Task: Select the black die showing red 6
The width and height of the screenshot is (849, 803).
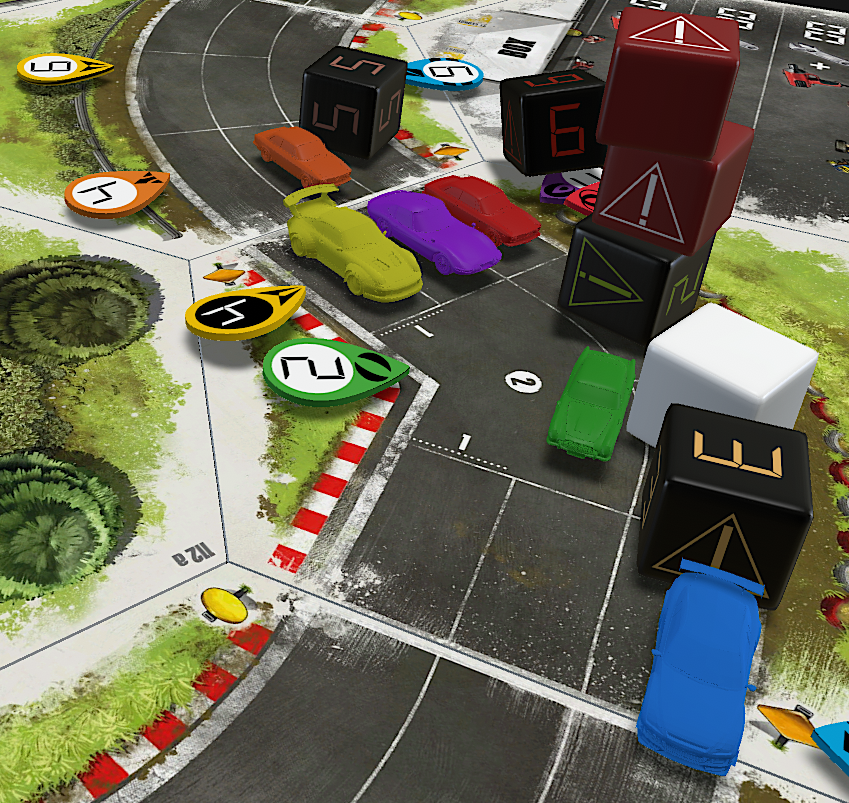Action: point(552,122)
